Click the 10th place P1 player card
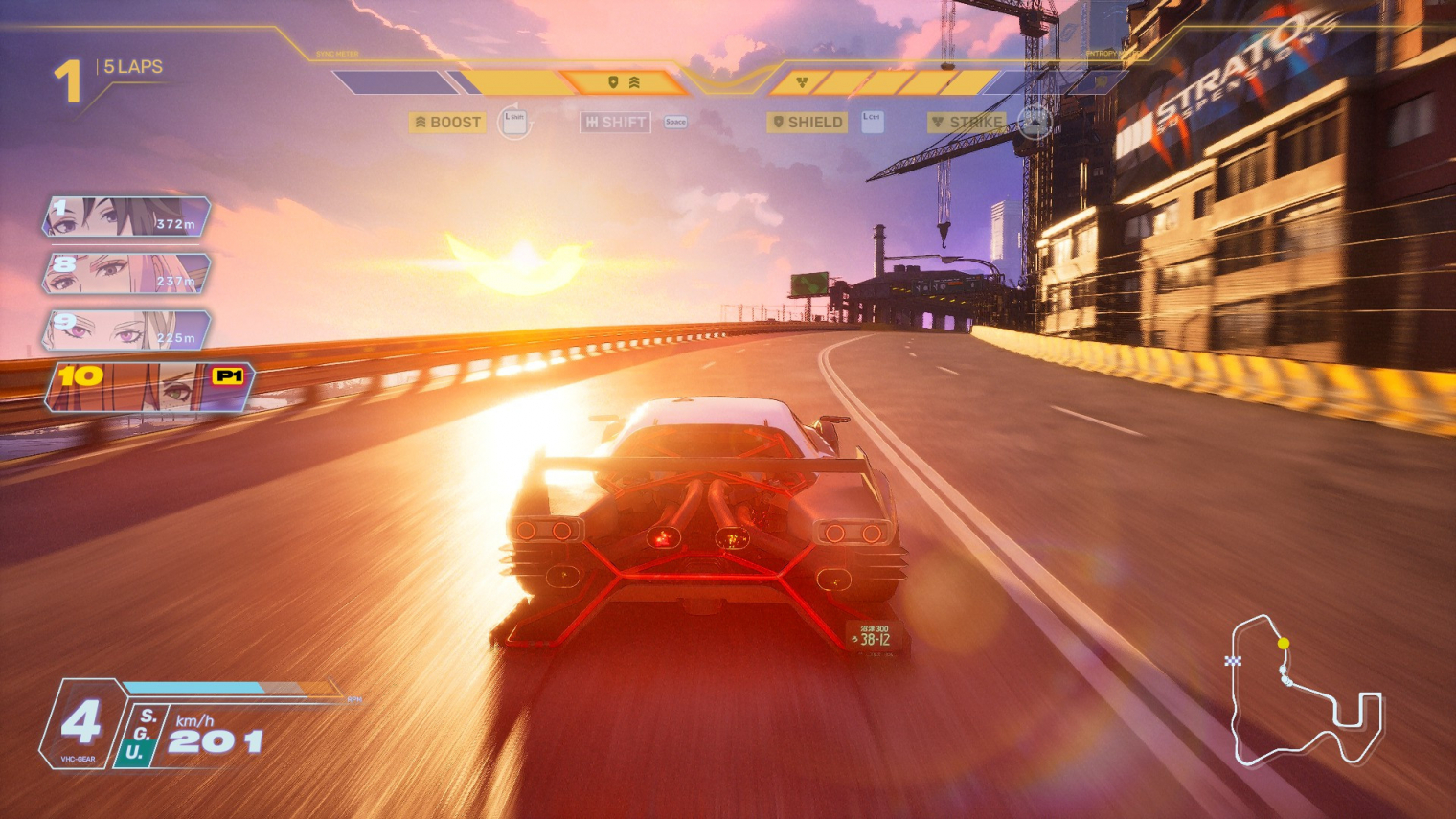Screen dimensions: 1456x819 pyautogui.click(x=149, y=386)
